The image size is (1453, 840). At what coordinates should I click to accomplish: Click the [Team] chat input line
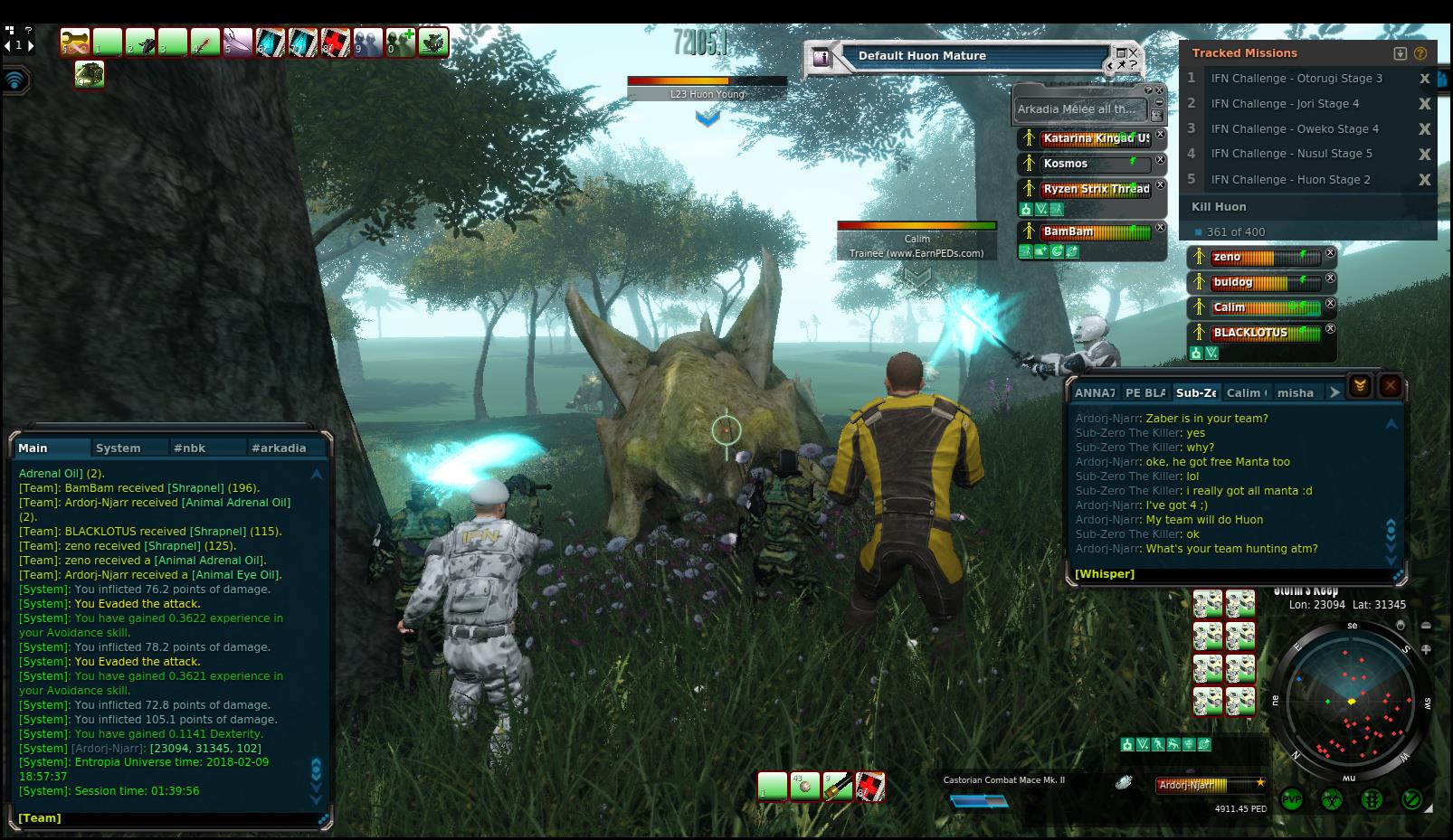coord(163,817)
